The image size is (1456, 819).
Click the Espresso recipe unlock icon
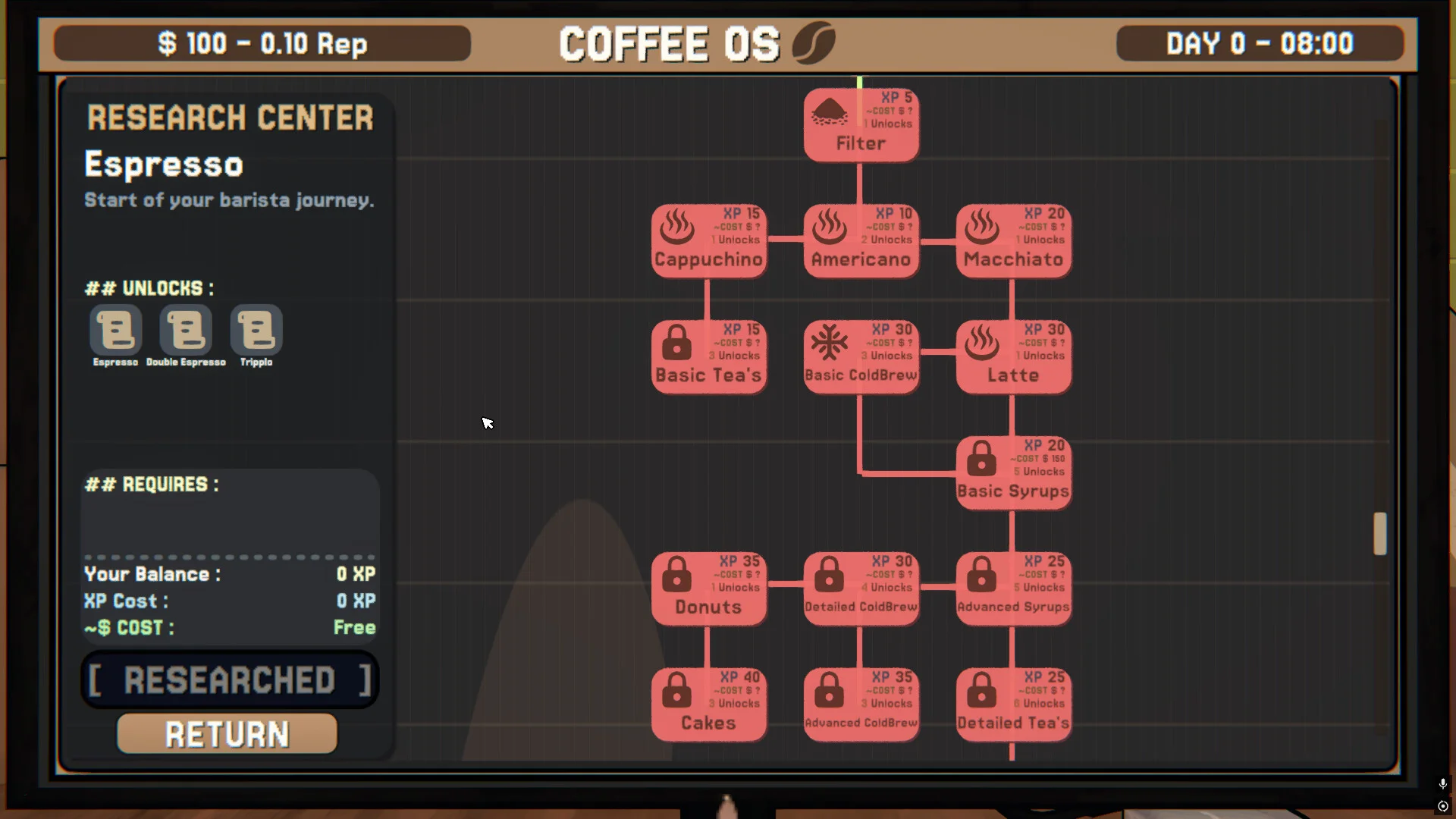[x=116, y=330]
